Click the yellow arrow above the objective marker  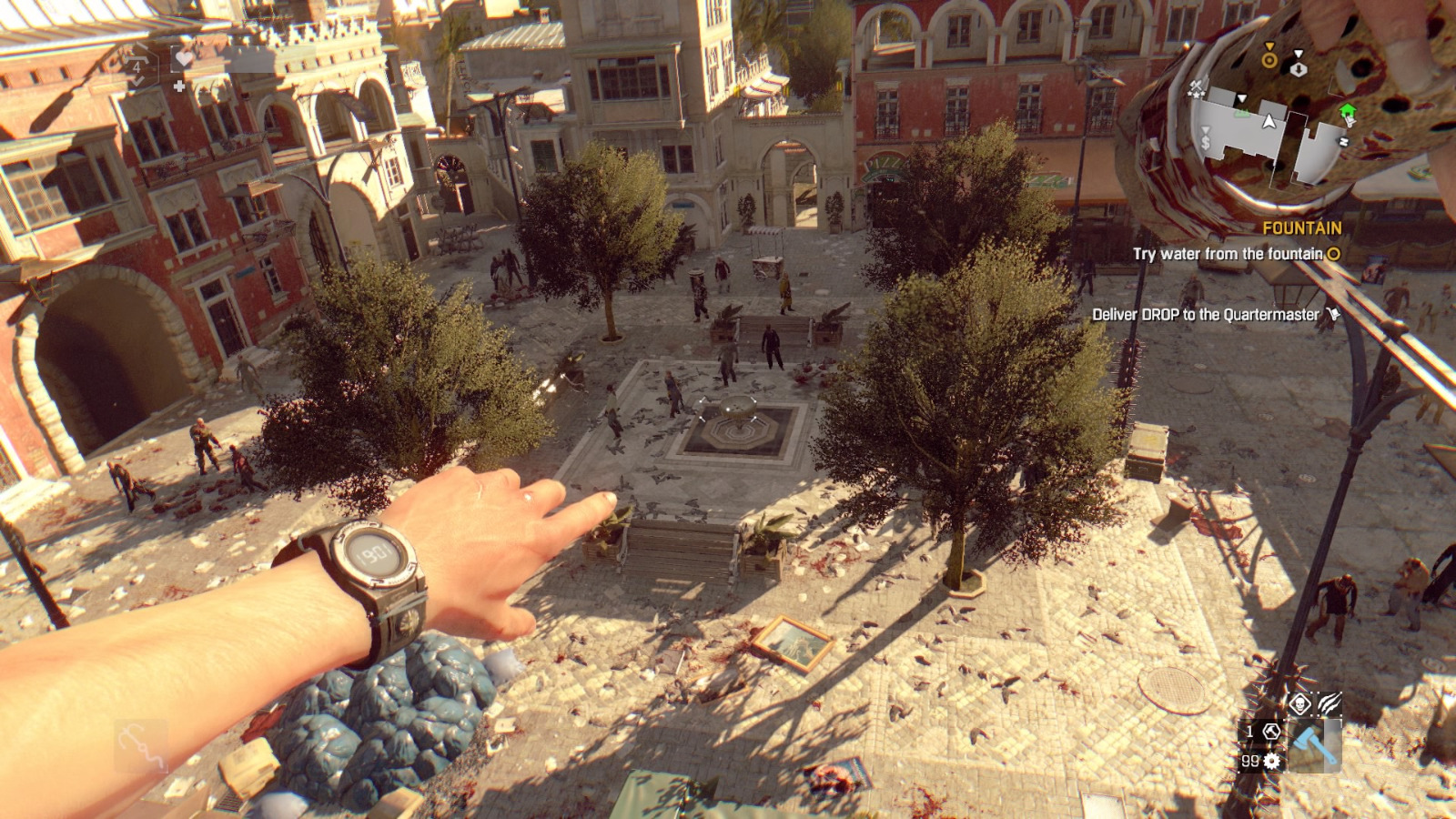point(1269,46)
